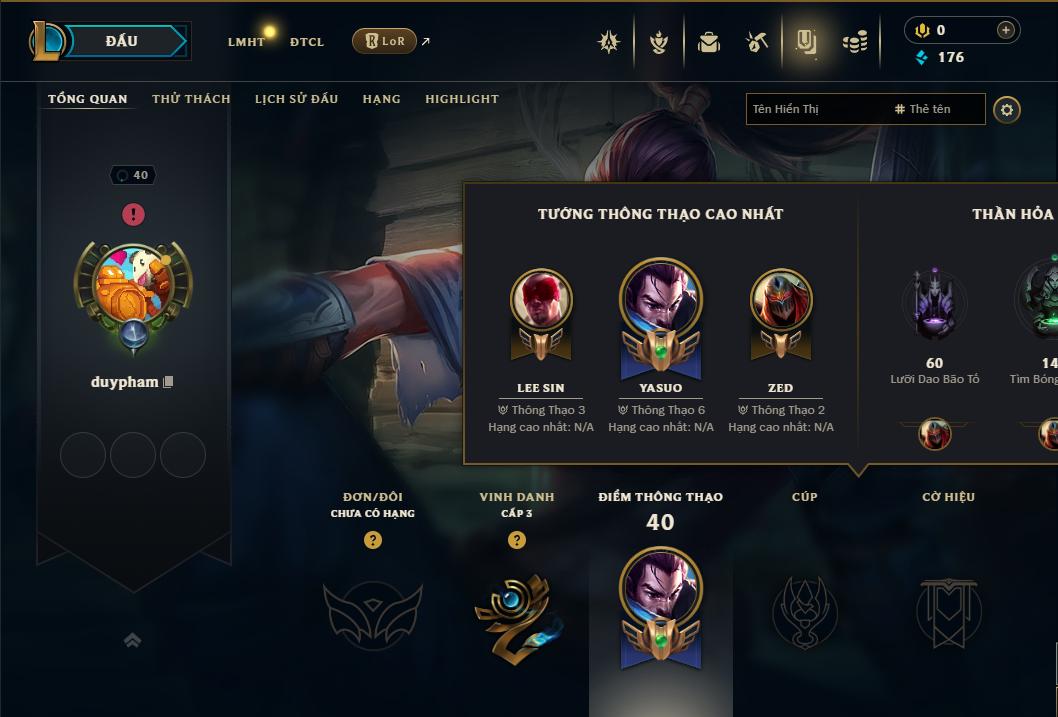Screen dimensions: 1058x717
Task: Open the backpack collection icon
Action: click(x=709, y=42)
